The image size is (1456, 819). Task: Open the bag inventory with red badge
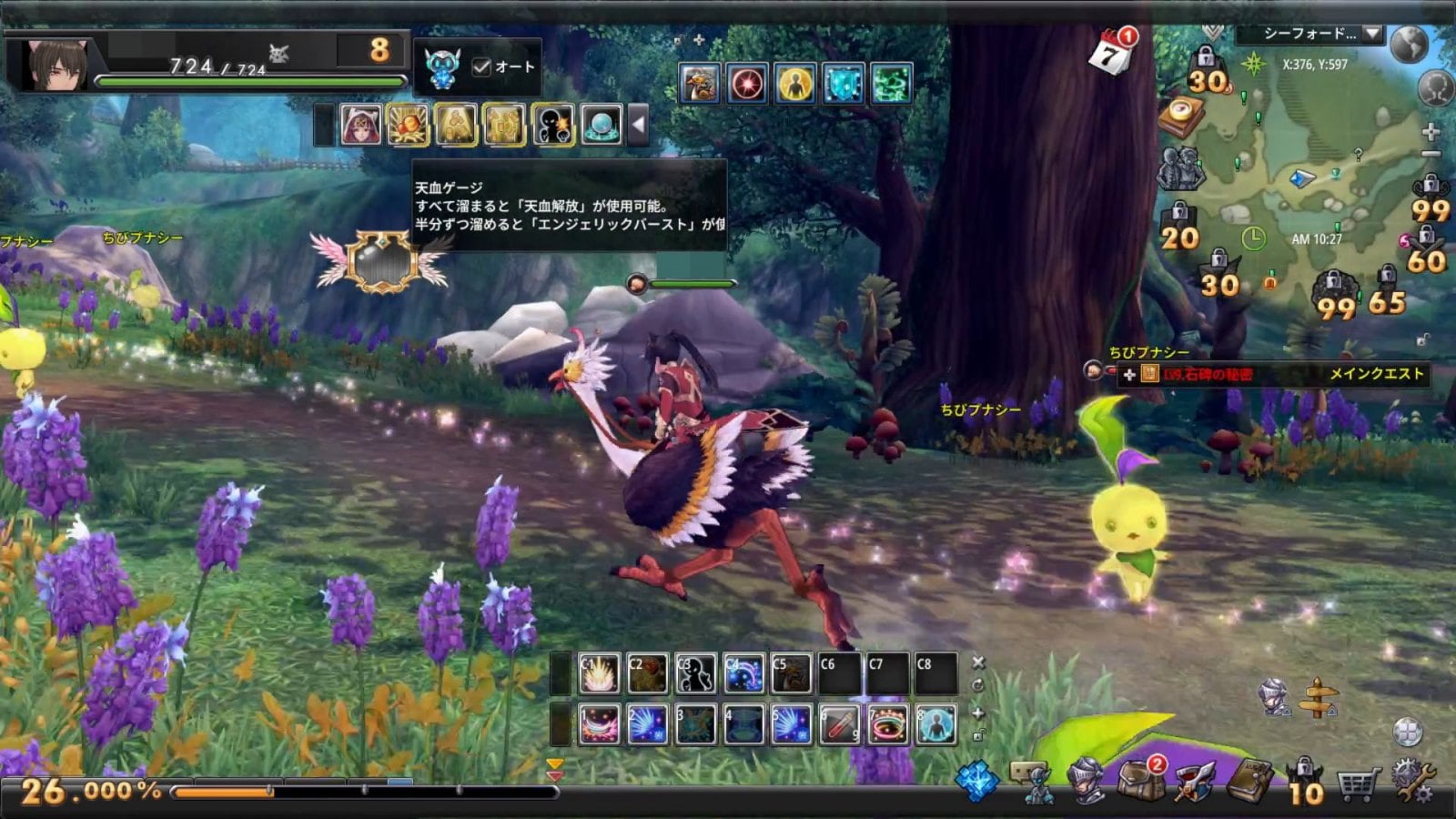(x=1141, y=780)
